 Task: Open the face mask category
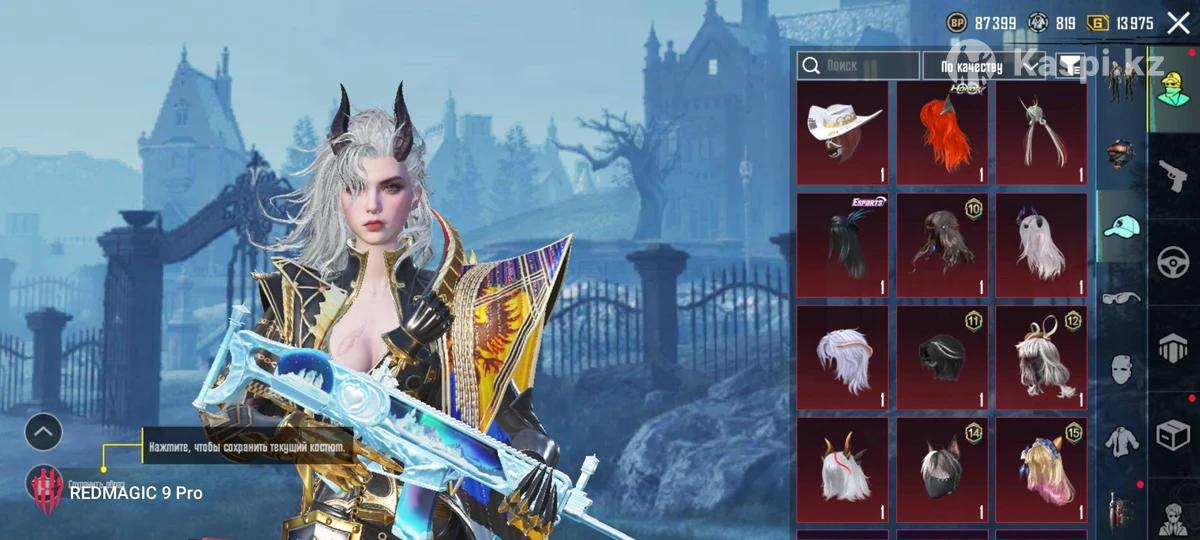pyautogui.click(x=1121, y=369)
